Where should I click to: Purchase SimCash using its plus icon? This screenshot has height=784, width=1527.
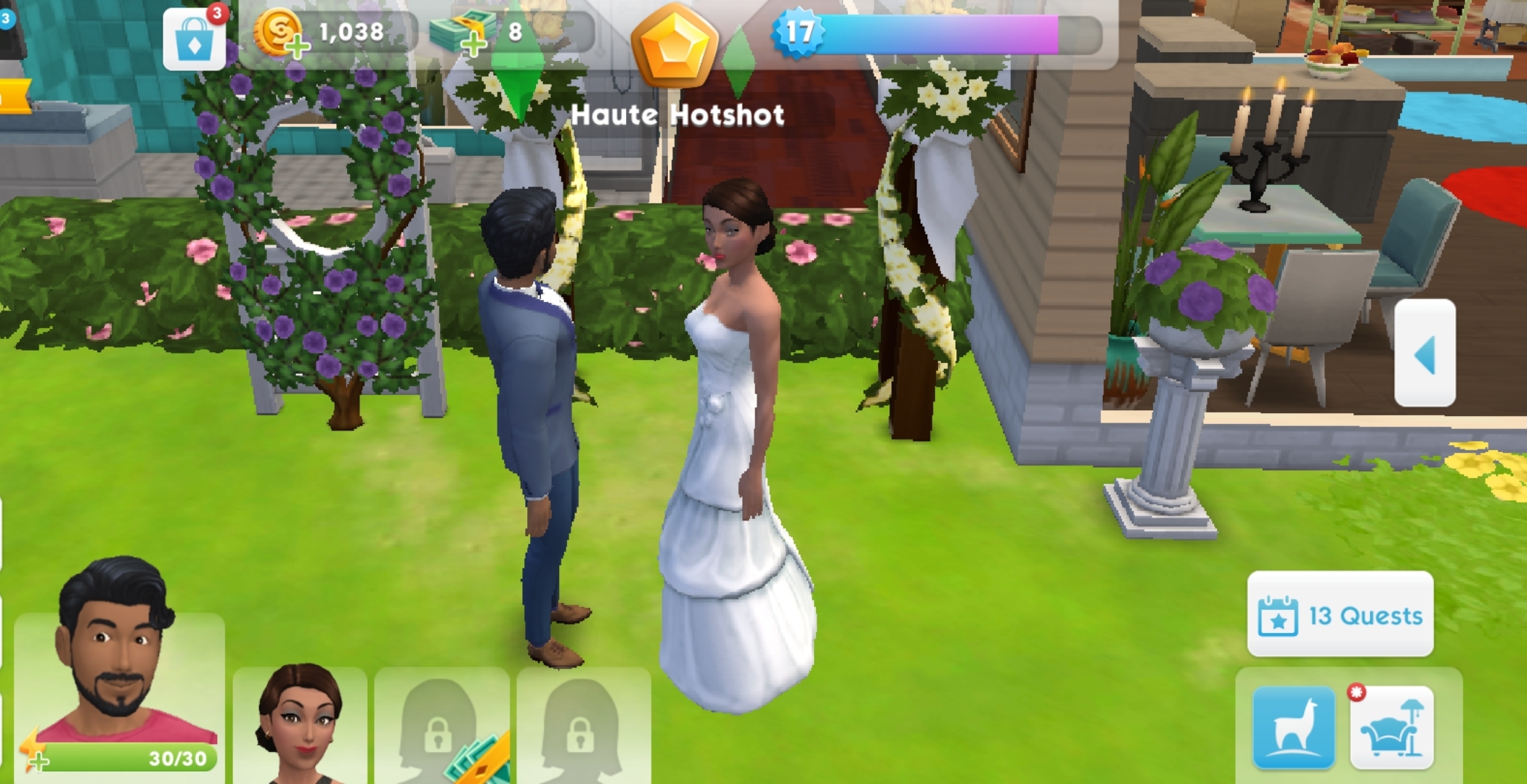point(473,45)
